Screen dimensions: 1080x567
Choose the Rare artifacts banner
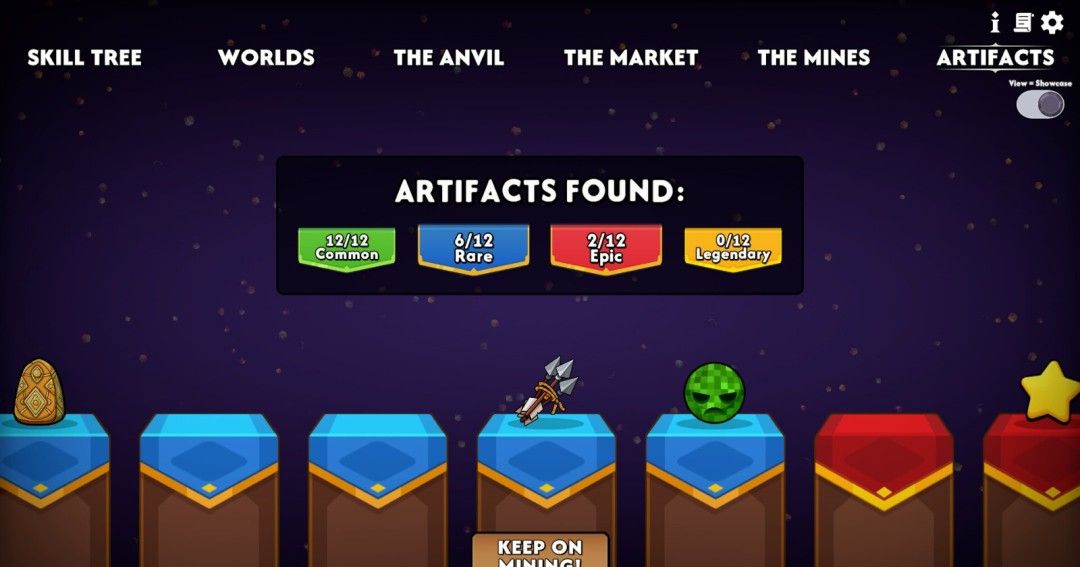pos(473,247)
